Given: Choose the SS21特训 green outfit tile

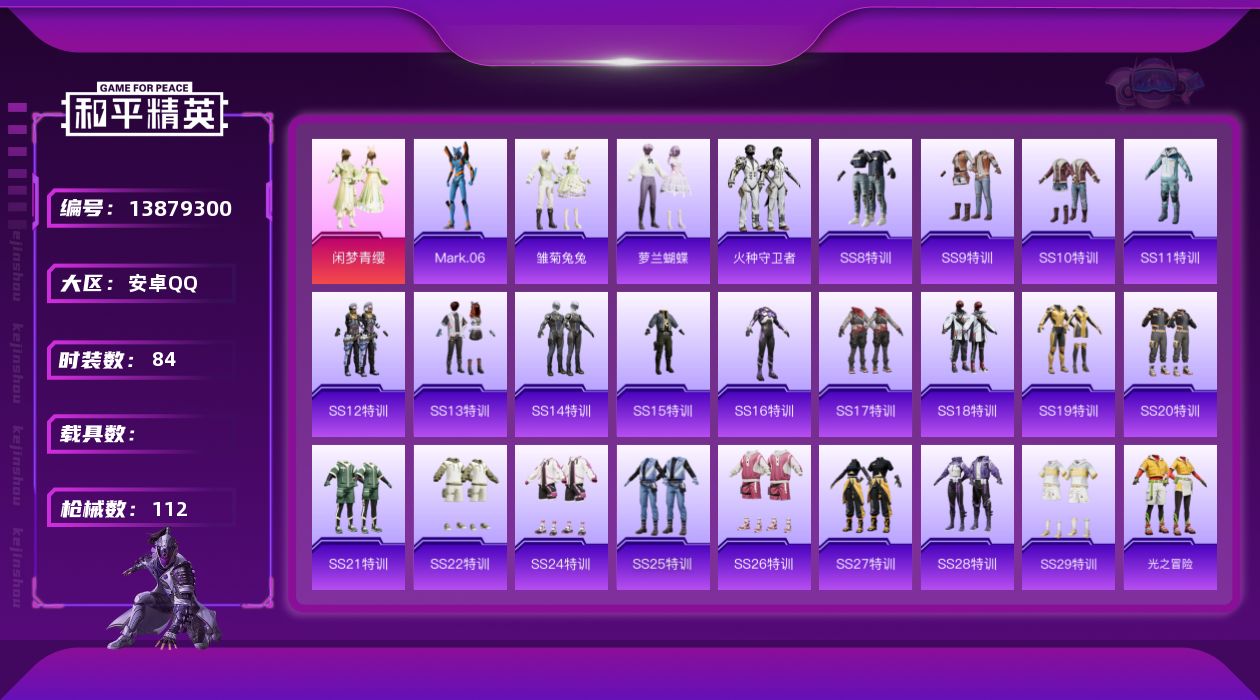Looking at the screenshot, I should point(358,517).
